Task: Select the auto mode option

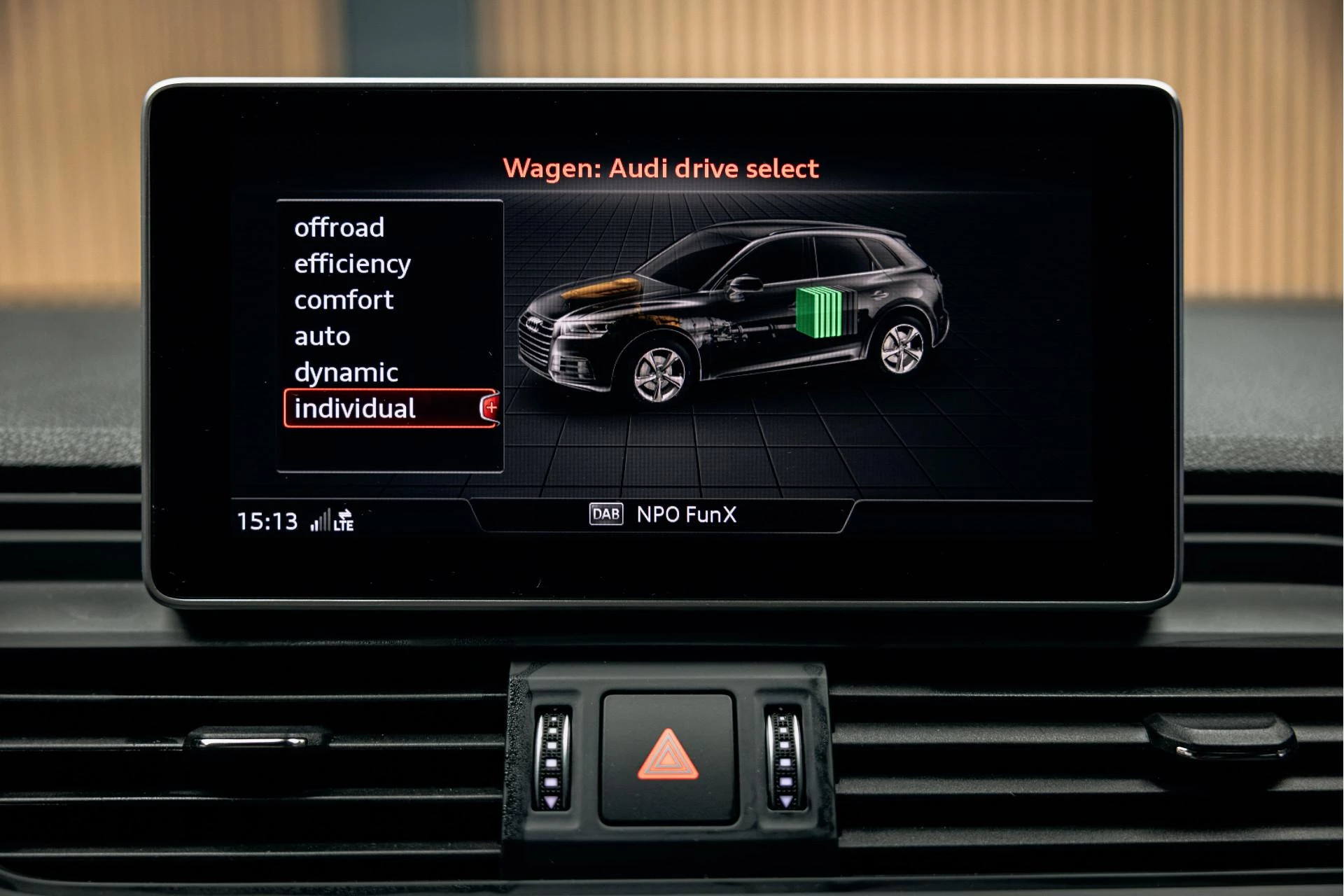Action: click(x=322, y=336)
